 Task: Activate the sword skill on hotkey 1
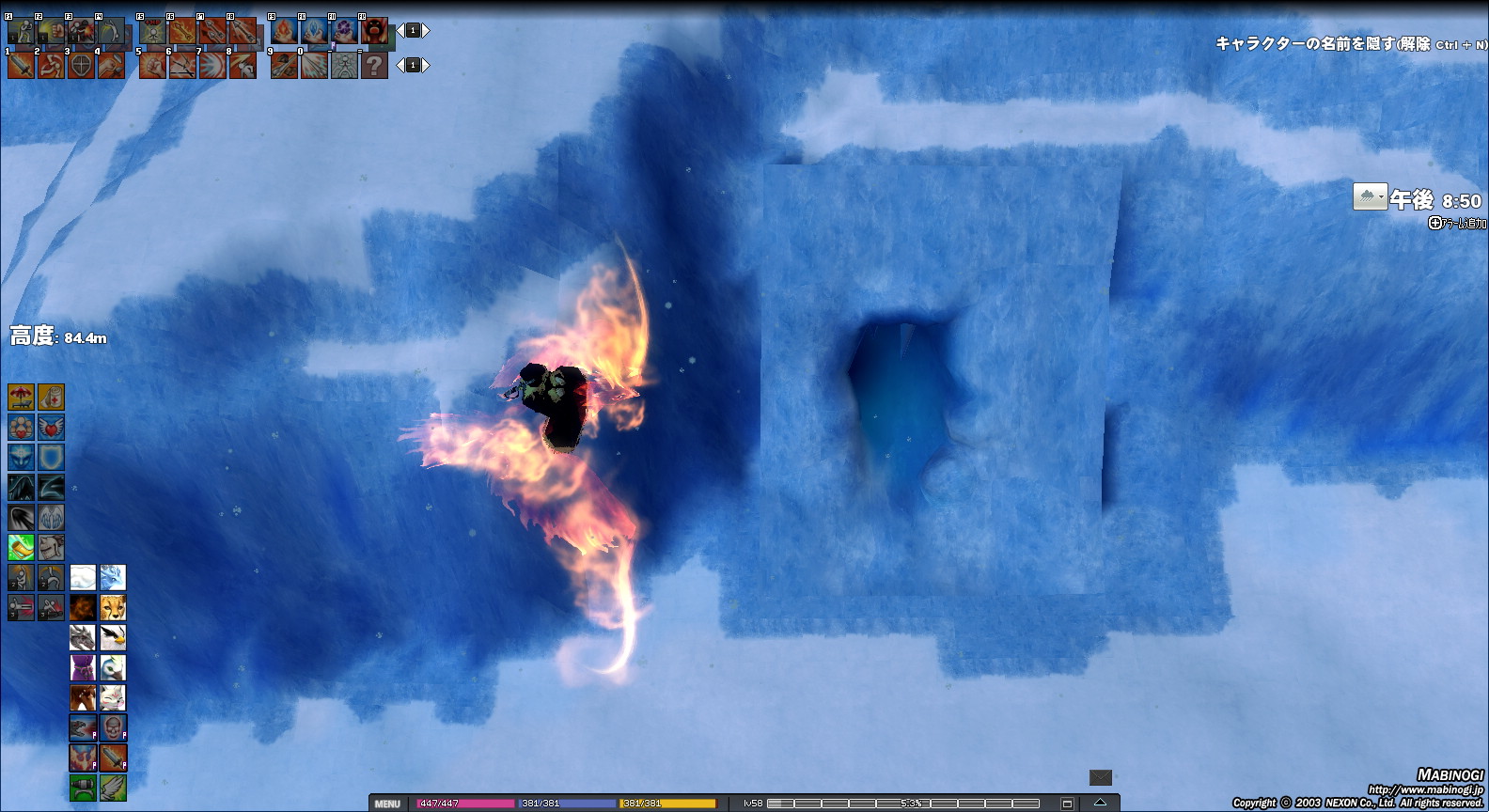(x=21, y=65)
